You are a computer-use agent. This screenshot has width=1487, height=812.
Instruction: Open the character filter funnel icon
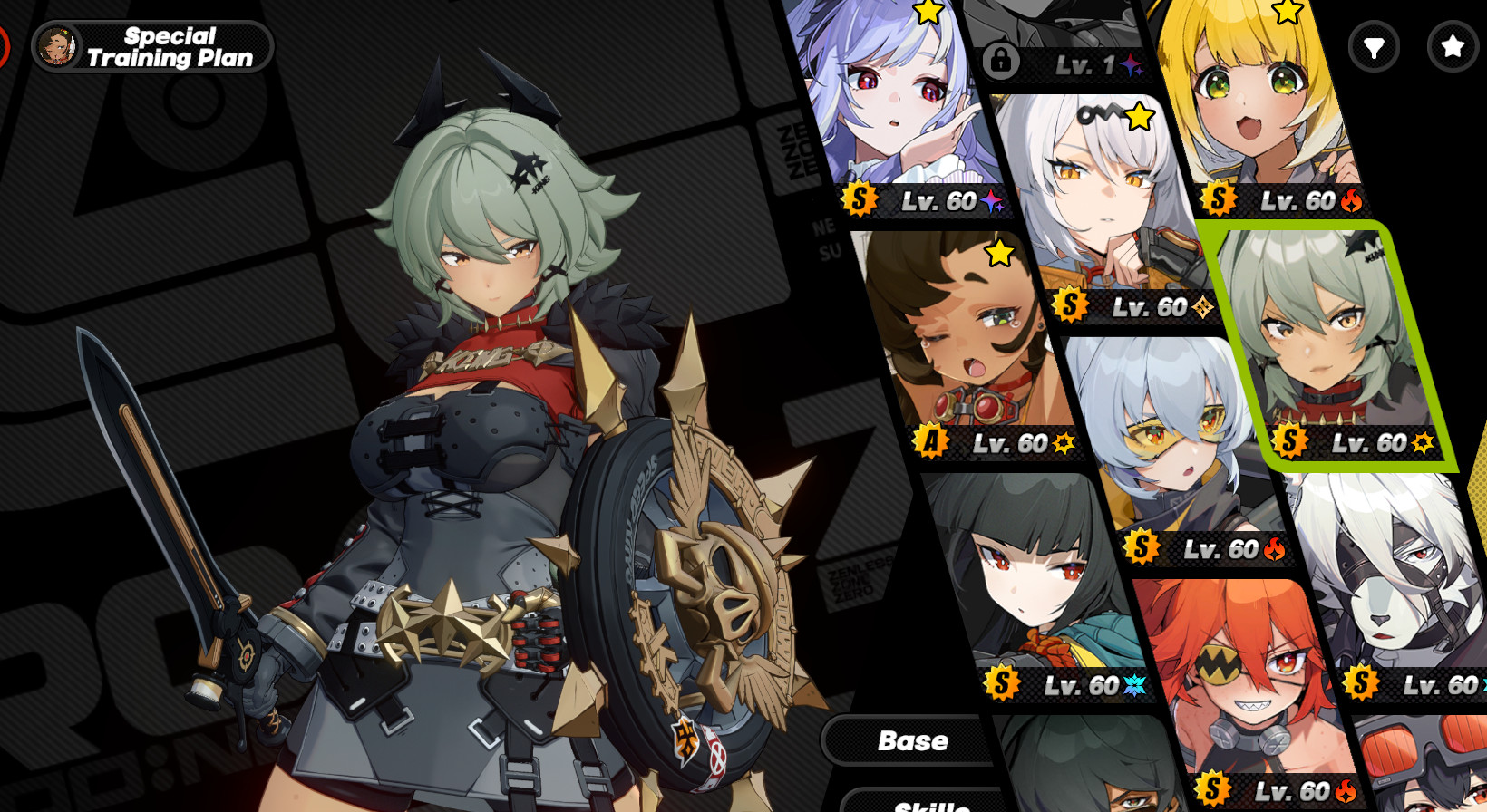[1375, 47]
